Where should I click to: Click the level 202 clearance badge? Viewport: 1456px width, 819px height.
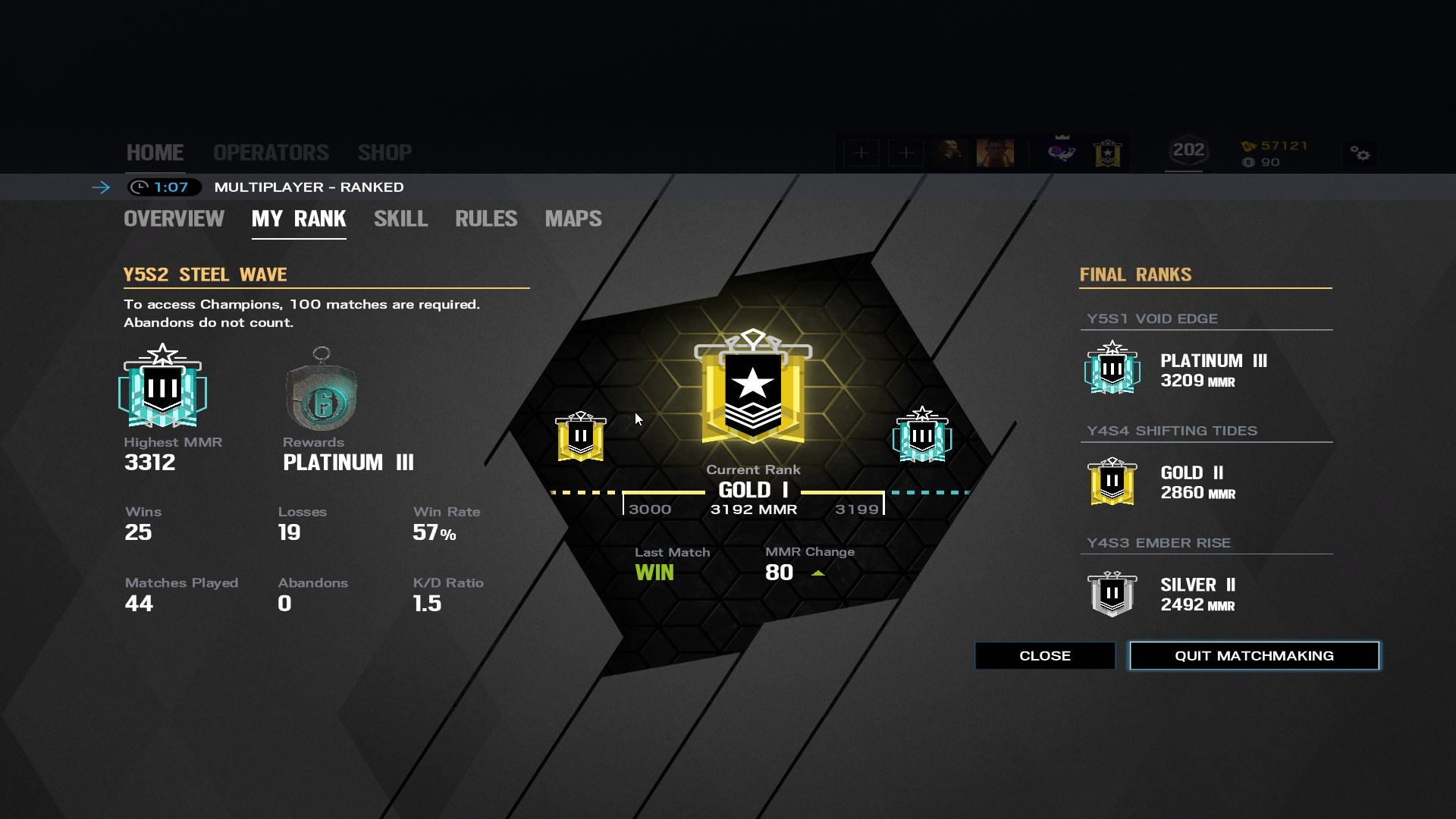point(1188,151)
